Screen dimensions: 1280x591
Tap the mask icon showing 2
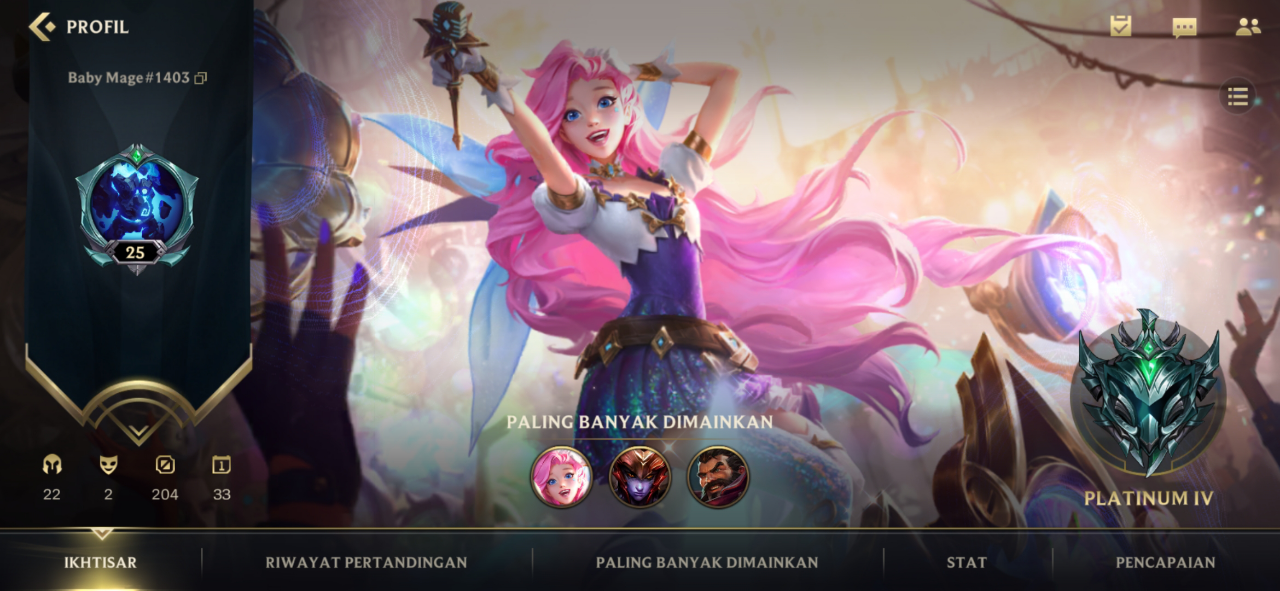point(108,466)
